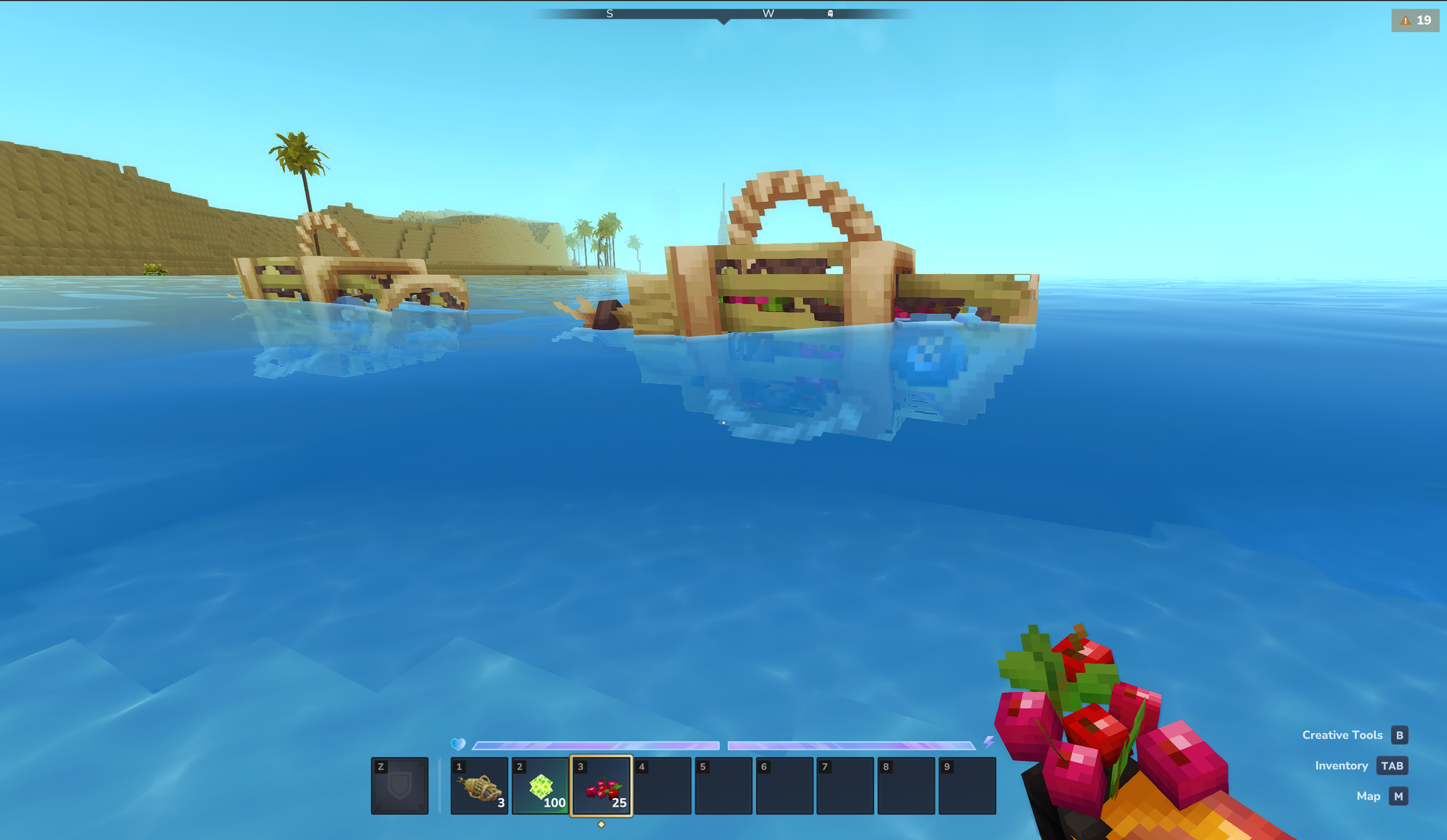Choose the red berries hotbar slot
The height and width of the screenshot is (840, 1447).
pos(601,786)
